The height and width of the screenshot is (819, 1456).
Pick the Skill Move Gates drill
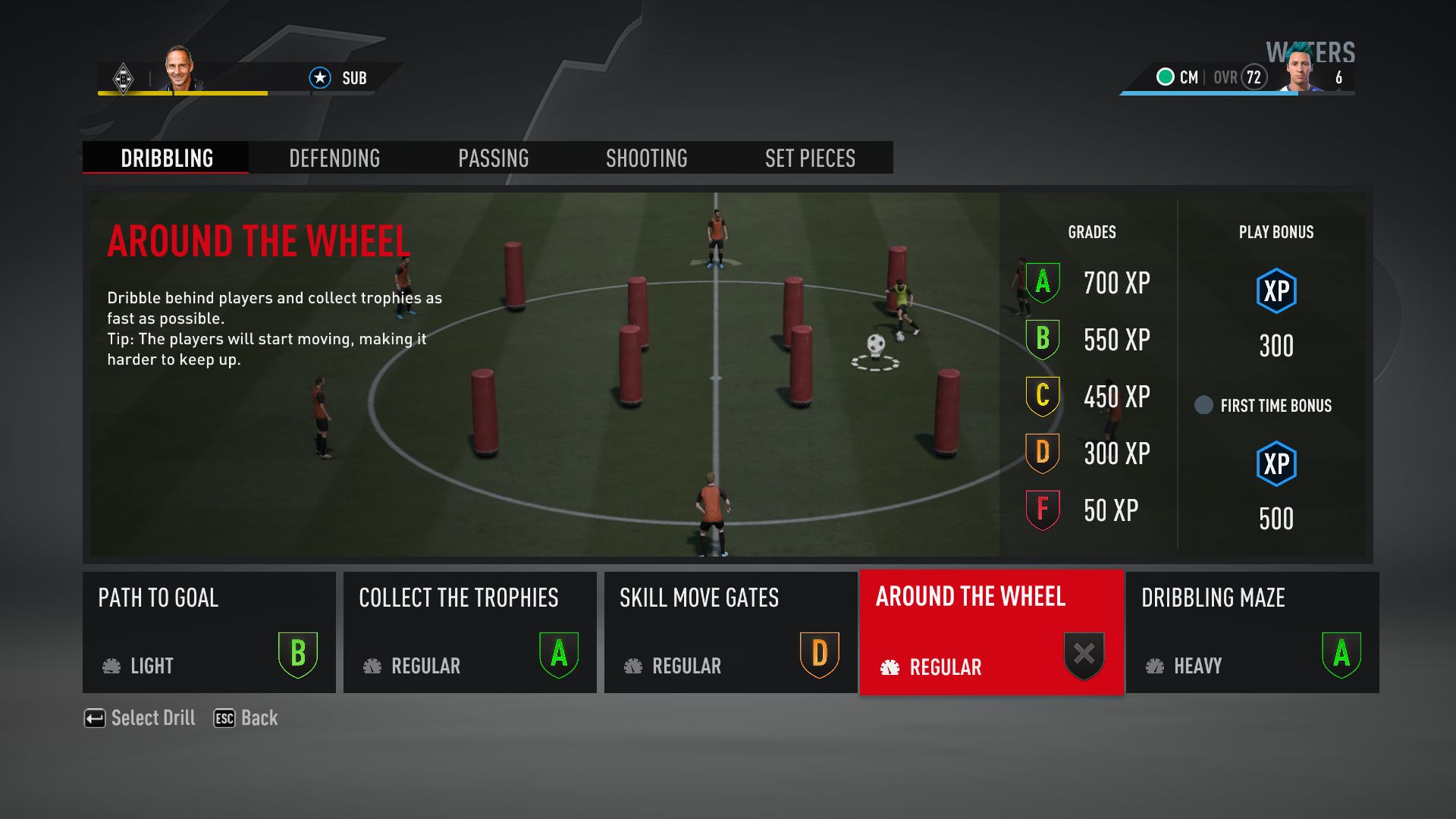[x=730, y=632]
